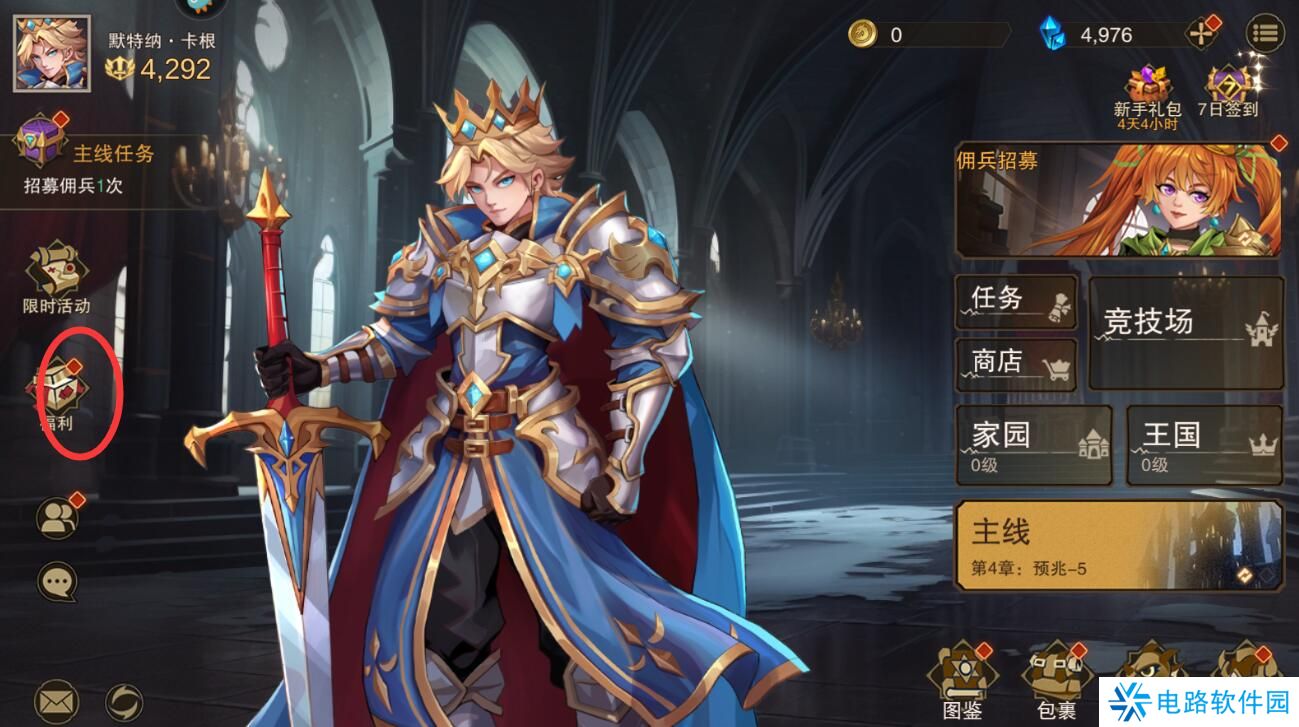Open the 王国 kingdom panel

[x=1203, y=442]
